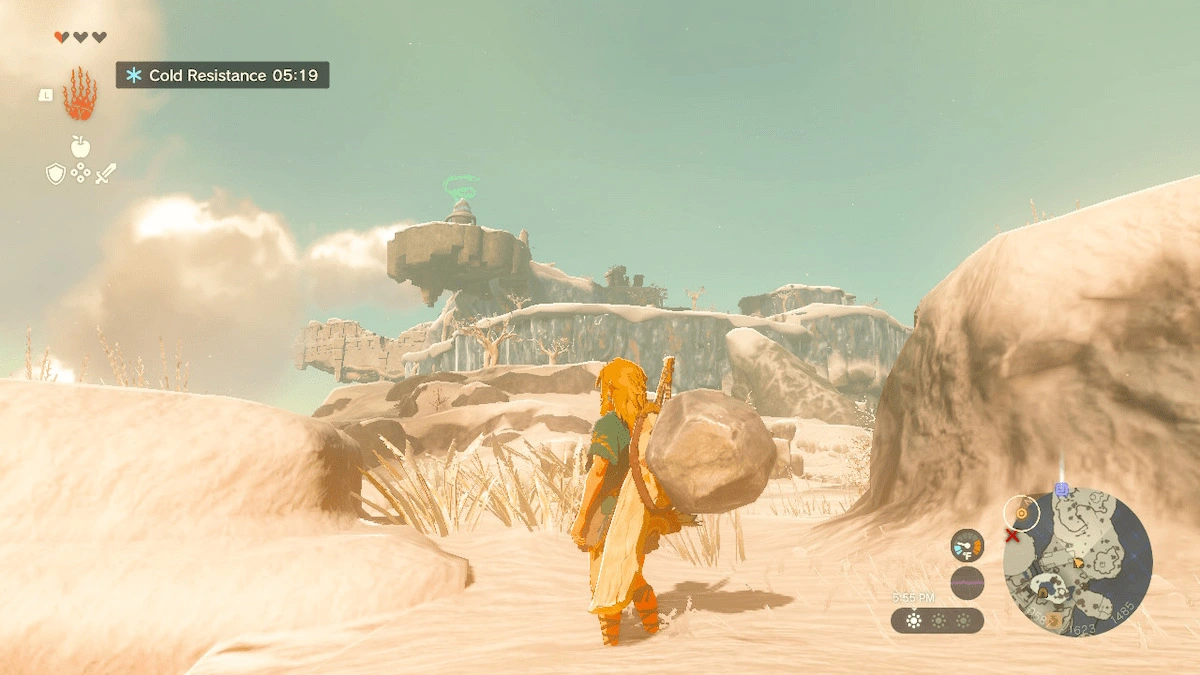Image resolution: width=1200 pixels, height=675 pixels.
Task: Open the sword weapon quick-select icon
Action: click(105, 173)
